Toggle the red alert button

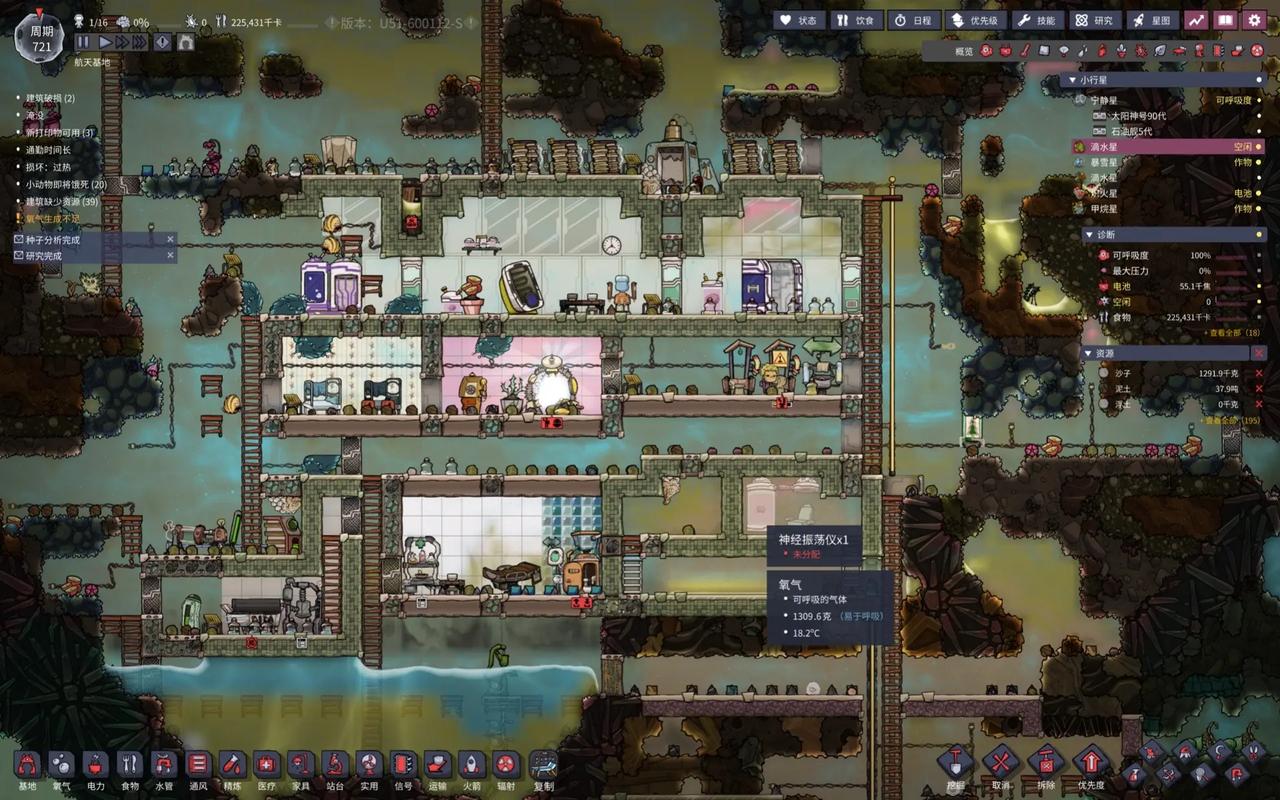click(x=161, y=42)
